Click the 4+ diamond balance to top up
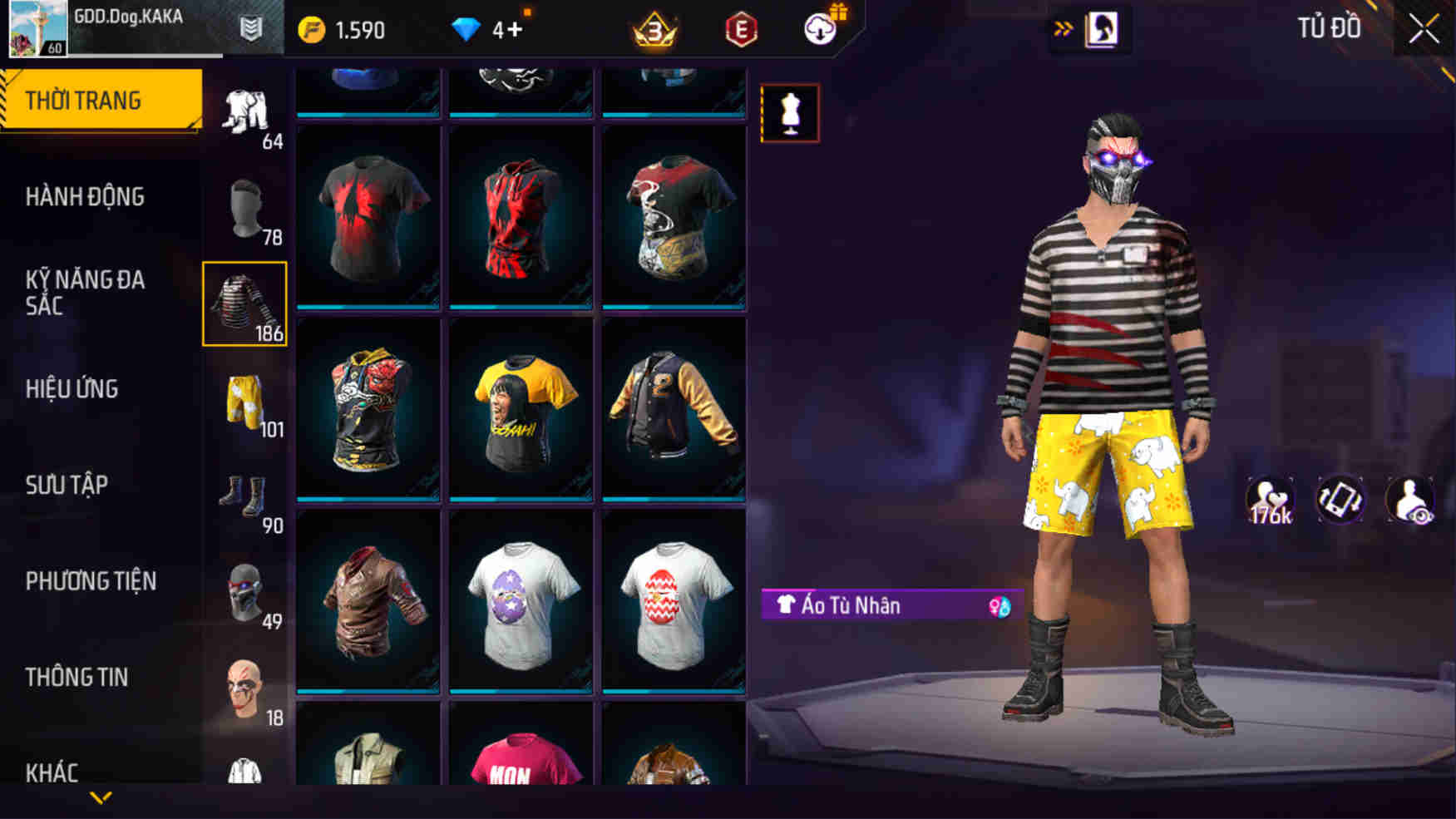 coord(490,27)
